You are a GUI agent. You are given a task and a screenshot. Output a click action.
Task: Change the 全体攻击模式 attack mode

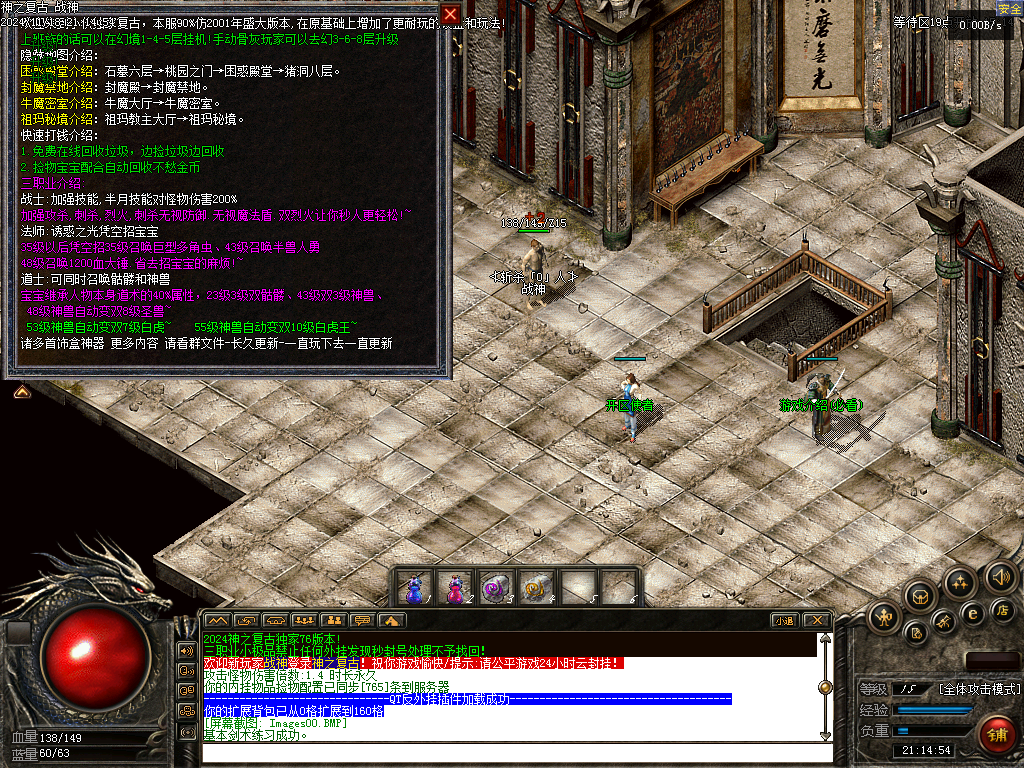tap(978, 689)
